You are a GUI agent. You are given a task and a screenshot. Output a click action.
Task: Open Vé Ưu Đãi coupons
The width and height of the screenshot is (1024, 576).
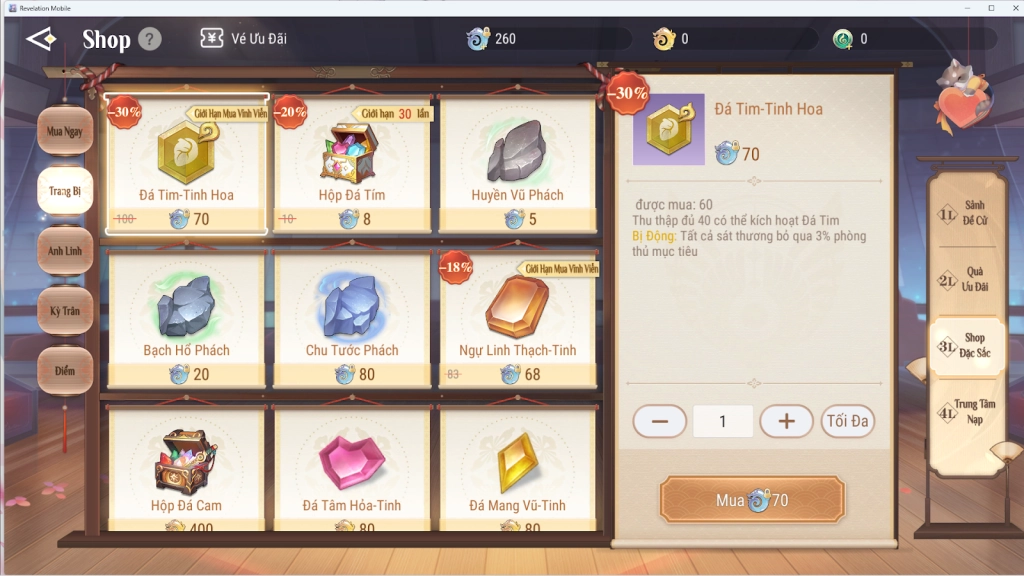(x=244, y=39)
